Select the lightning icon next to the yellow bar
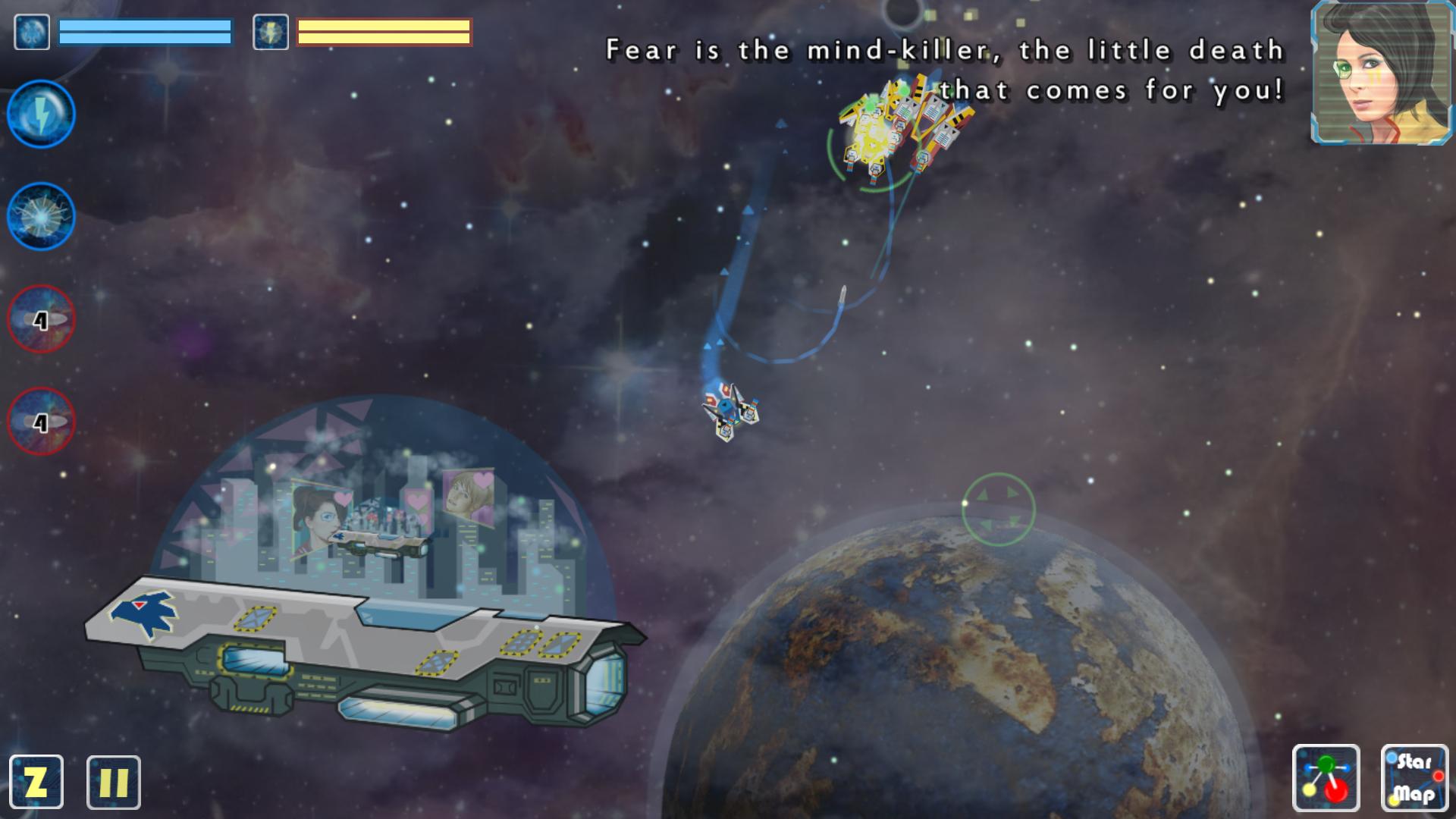Image resolution: width=1456 pixels, height=819 pixels. 269,32
